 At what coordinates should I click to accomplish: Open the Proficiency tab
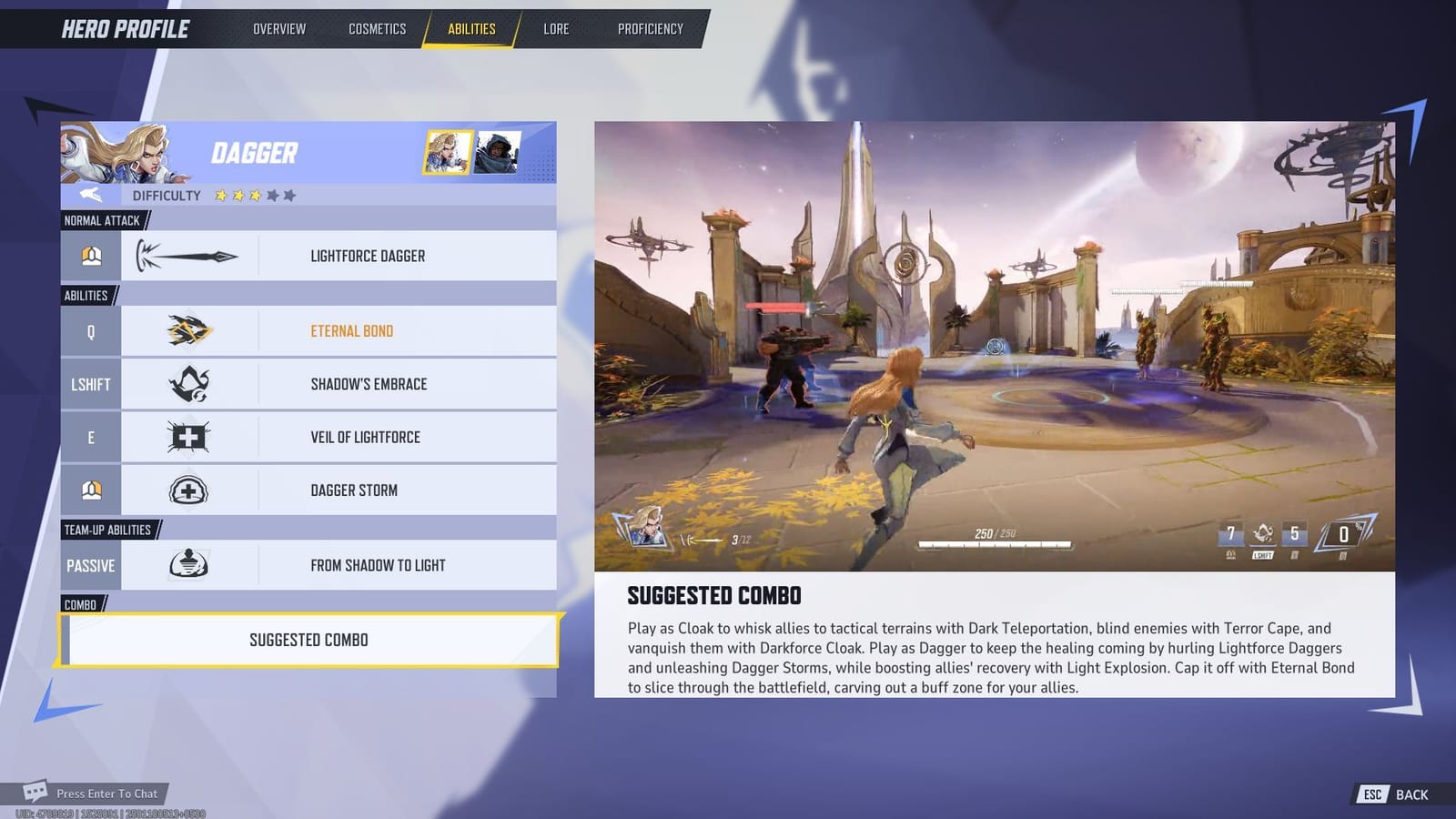pyautogui.click(x=651, y=28)
